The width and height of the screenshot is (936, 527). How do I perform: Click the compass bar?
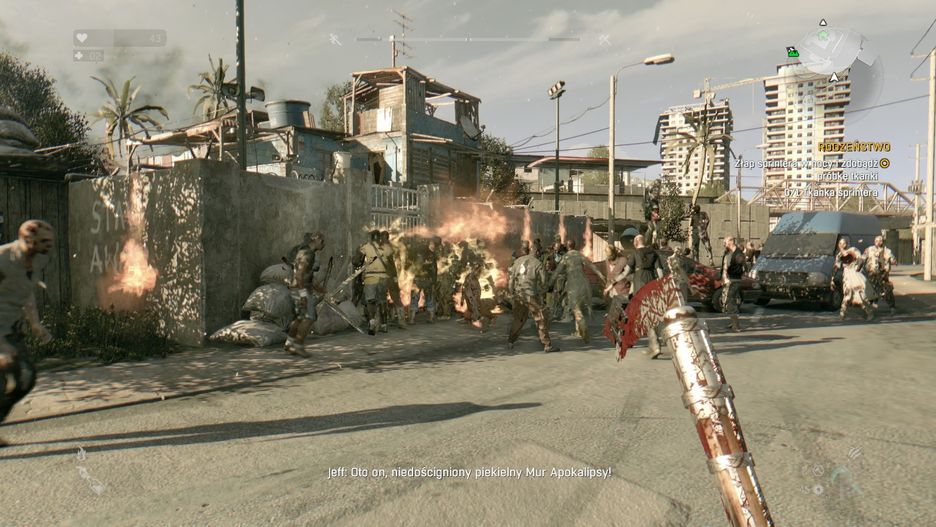(468, 39)
